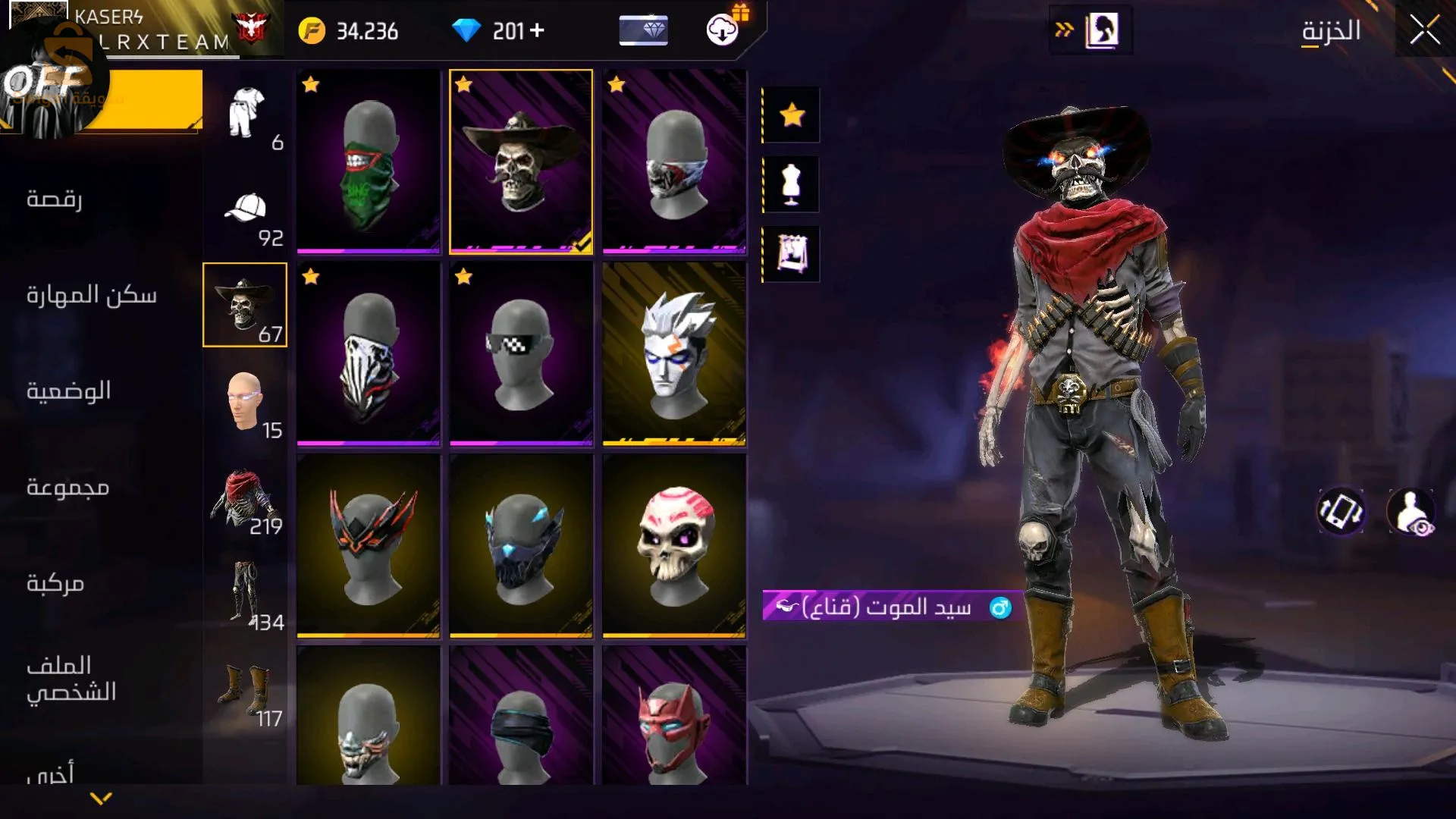Go to the مجموعة collection tab

(x=68, y=486)
